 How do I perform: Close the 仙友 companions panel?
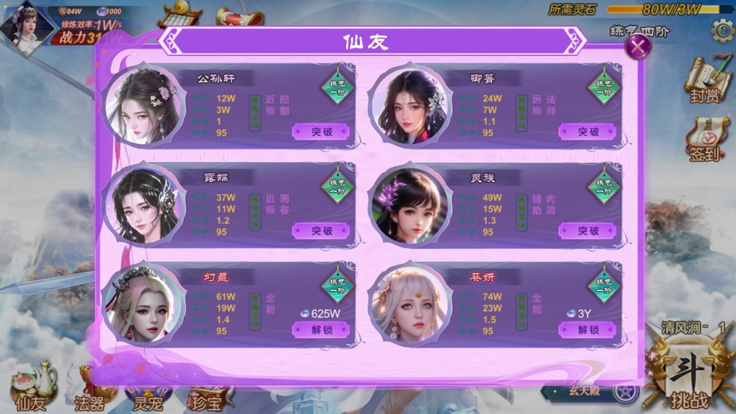637,45
